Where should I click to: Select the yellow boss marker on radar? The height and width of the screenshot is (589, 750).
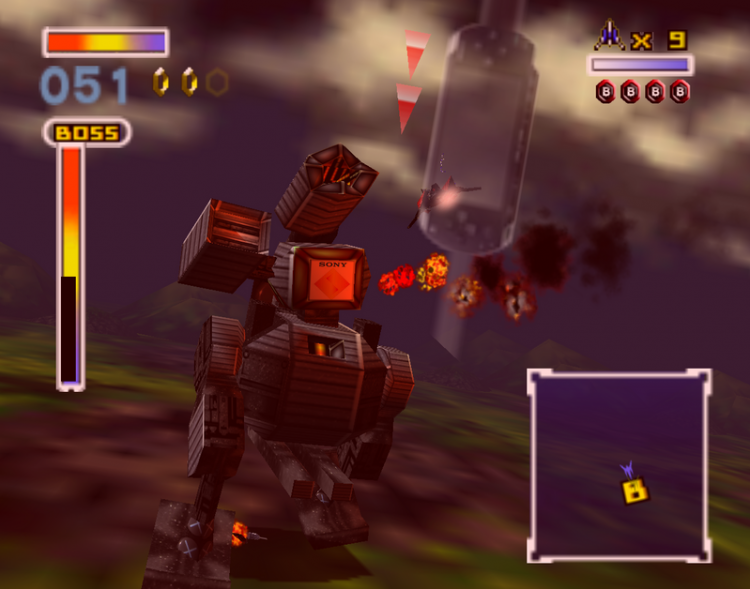(634, 490)
